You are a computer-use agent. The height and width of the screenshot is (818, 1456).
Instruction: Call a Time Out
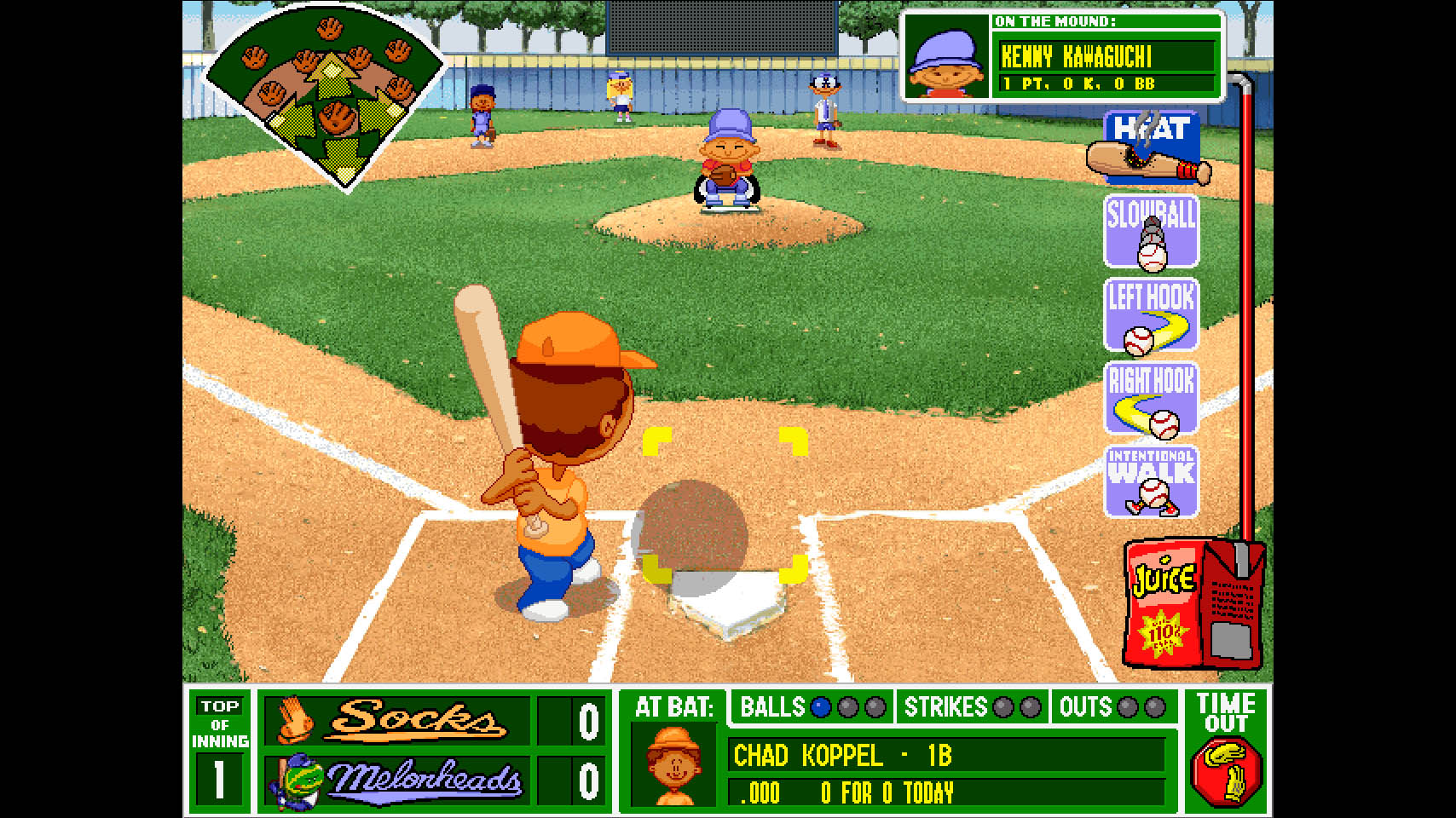click(1226, 750)
